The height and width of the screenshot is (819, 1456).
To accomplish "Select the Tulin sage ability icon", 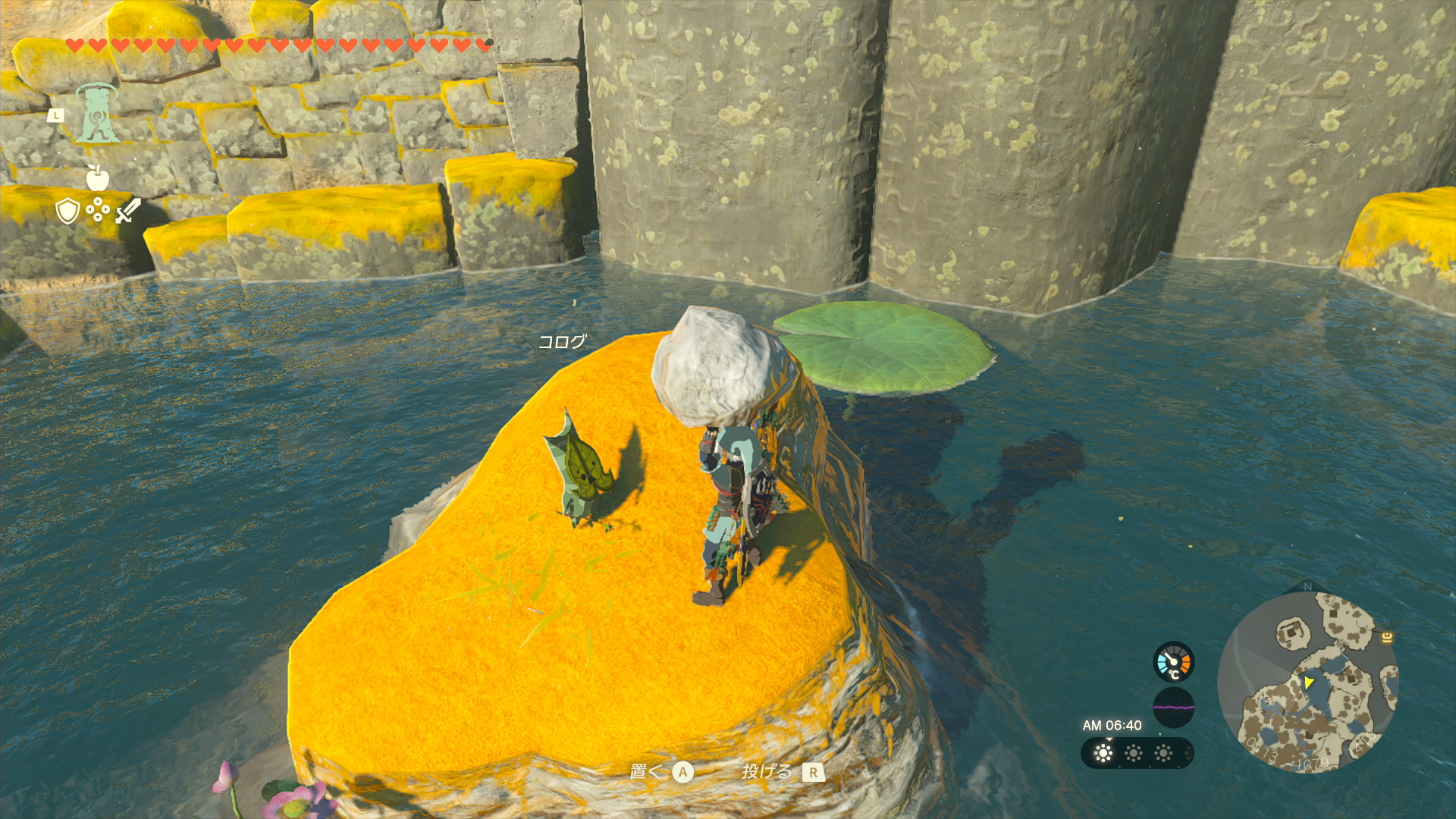I will point(98,114).
